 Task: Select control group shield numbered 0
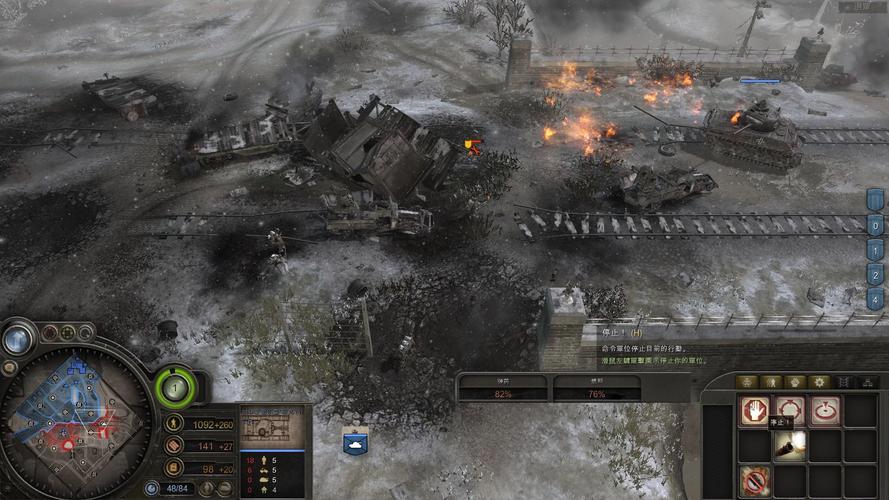tap(875, 225)
